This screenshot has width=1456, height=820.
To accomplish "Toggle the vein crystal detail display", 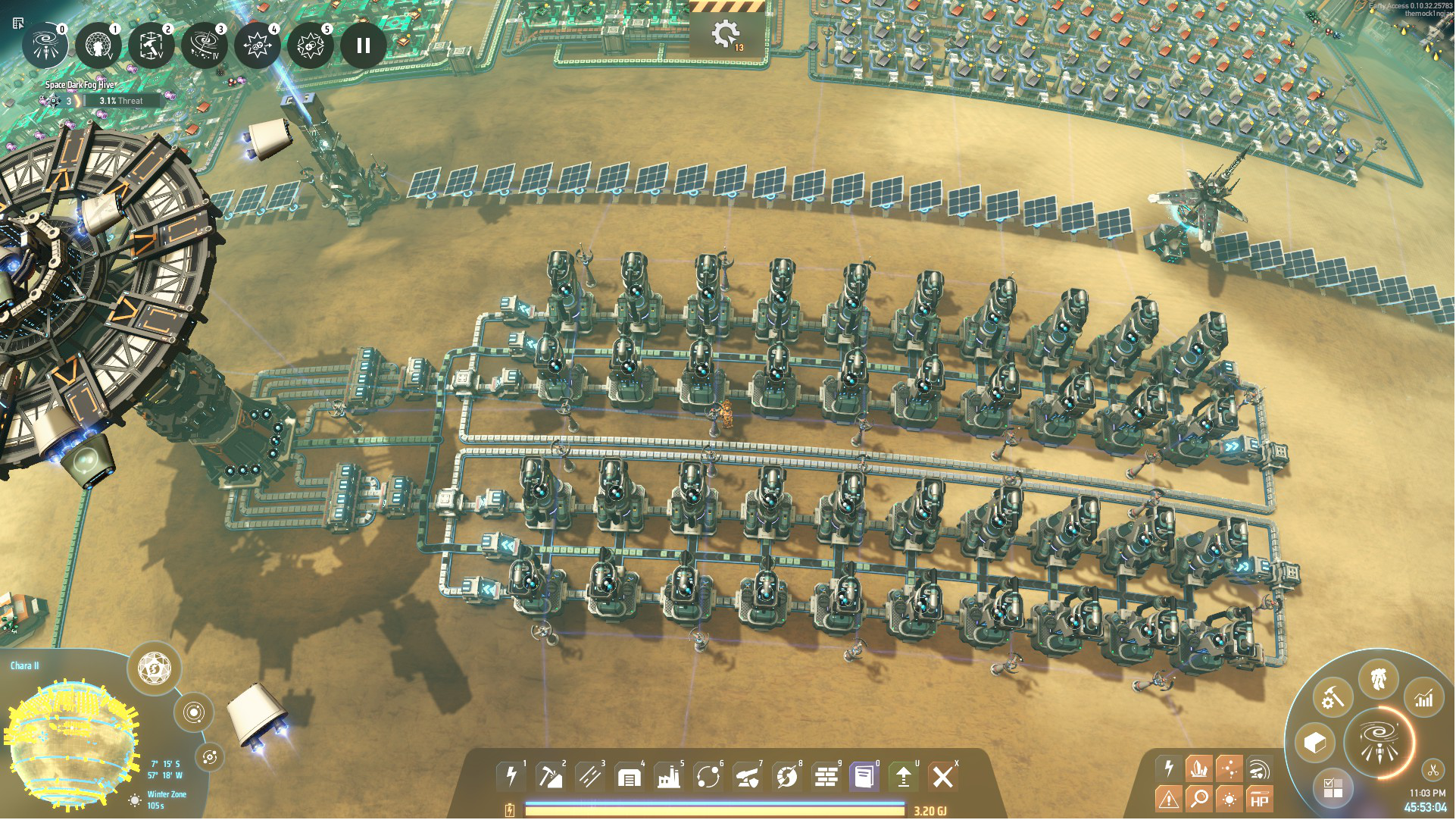I will 1199,768.
